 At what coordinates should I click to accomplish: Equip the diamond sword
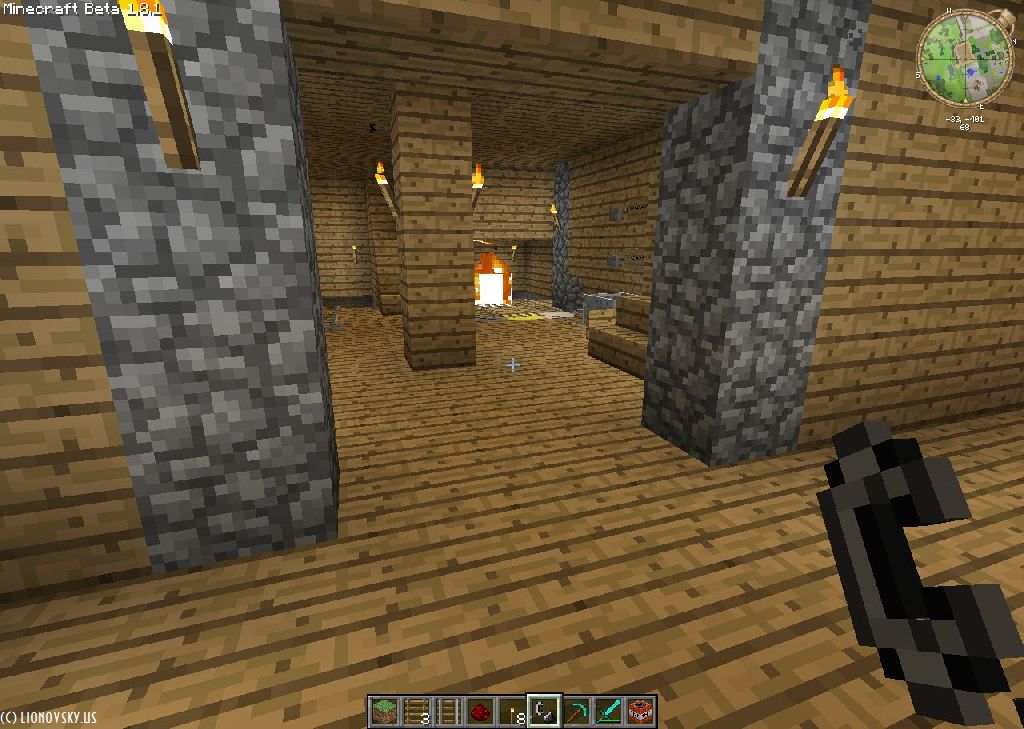pyautogui.click(x=608, y=711)
